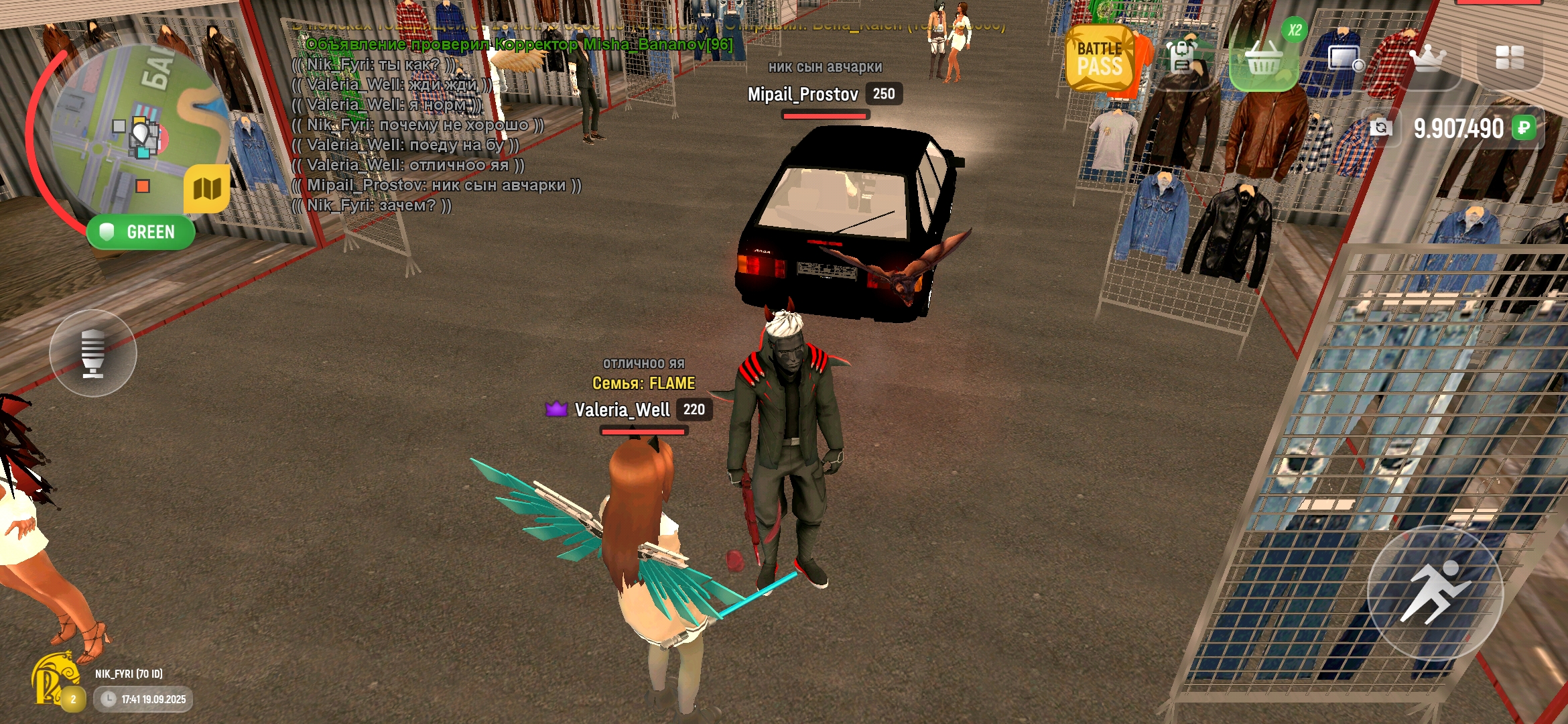Open the backpack inventory
This screenshot has height=724, width=1568.
pos(1182,58)
